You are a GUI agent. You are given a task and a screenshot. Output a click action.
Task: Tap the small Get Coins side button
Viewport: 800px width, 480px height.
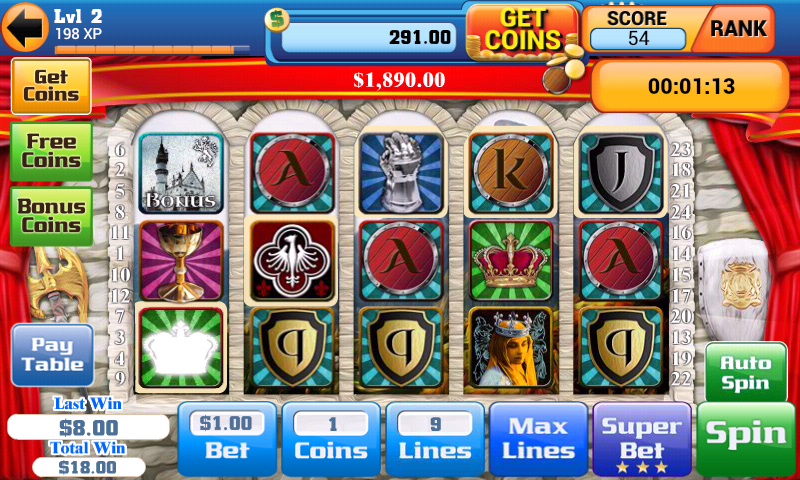click(x=51, y=85)
